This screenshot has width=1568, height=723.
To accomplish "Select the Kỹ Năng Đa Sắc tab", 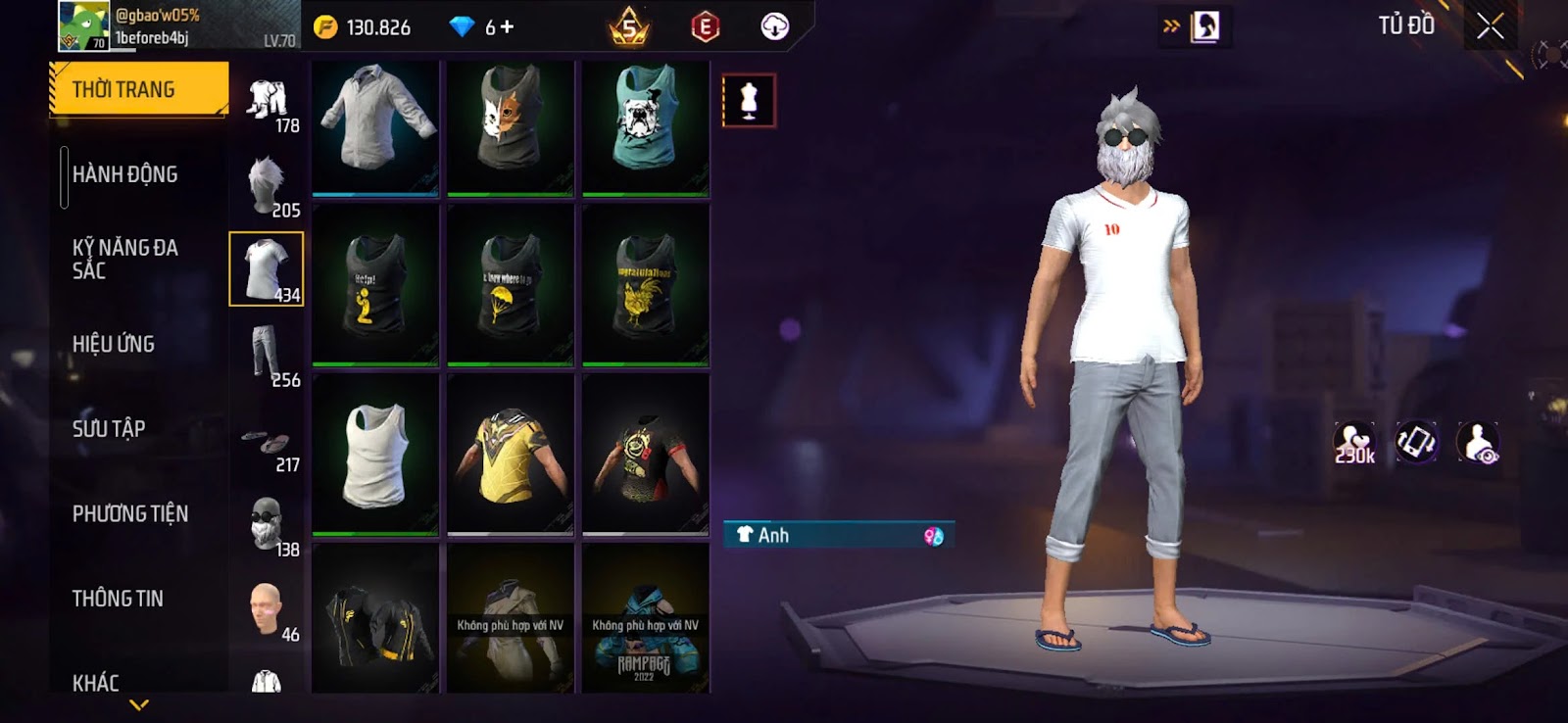I will (125, 259).
